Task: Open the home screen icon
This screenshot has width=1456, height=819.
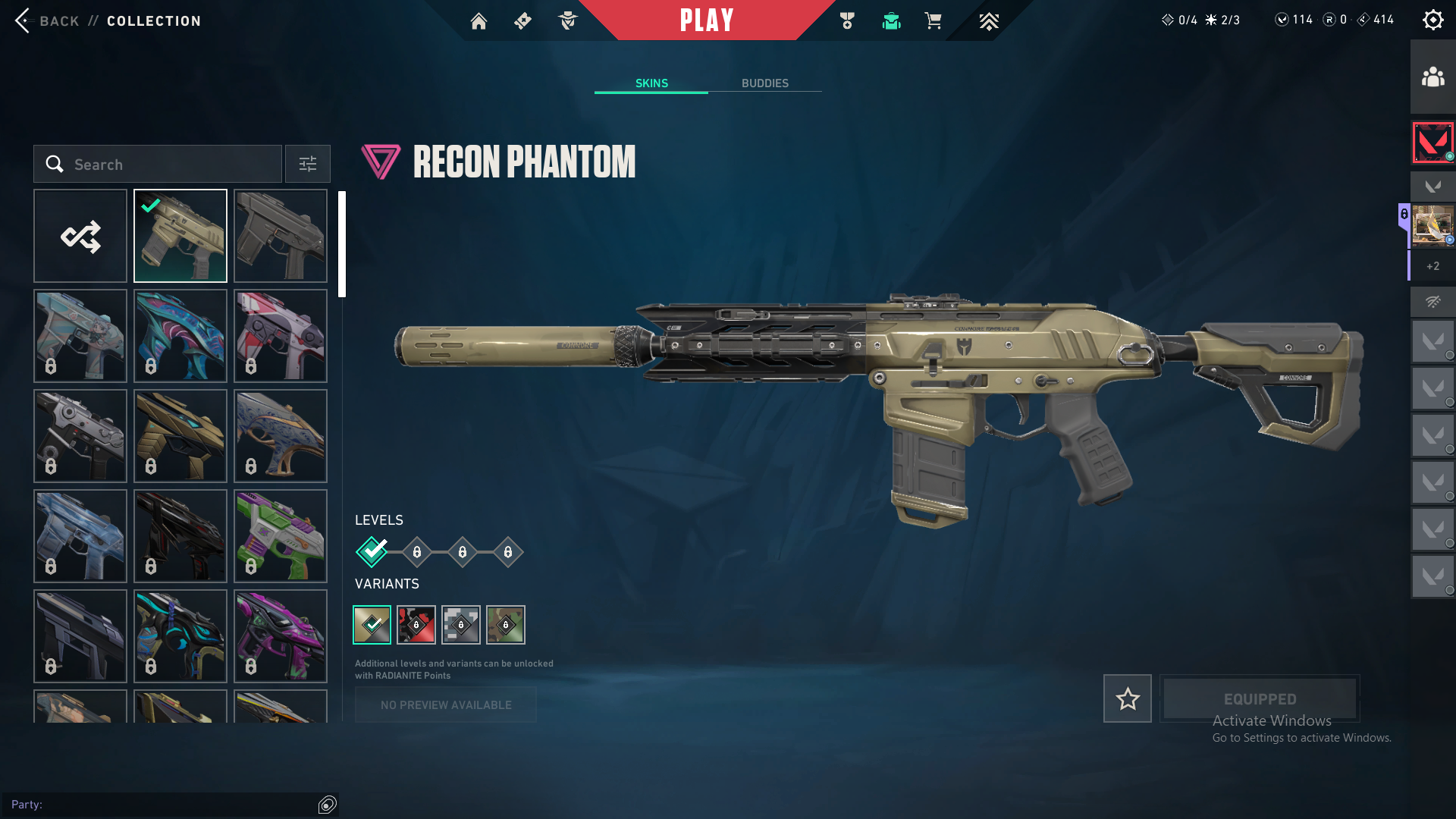Action: pyautogui.click(x=479, y=21)
